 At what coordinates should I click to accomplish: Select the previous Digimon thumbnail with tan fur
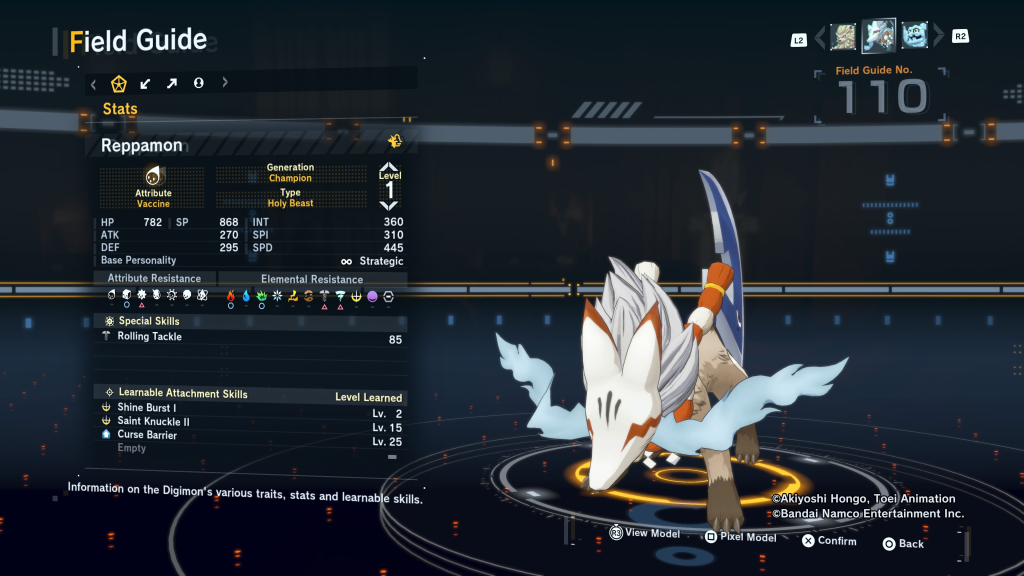[844, 37]
